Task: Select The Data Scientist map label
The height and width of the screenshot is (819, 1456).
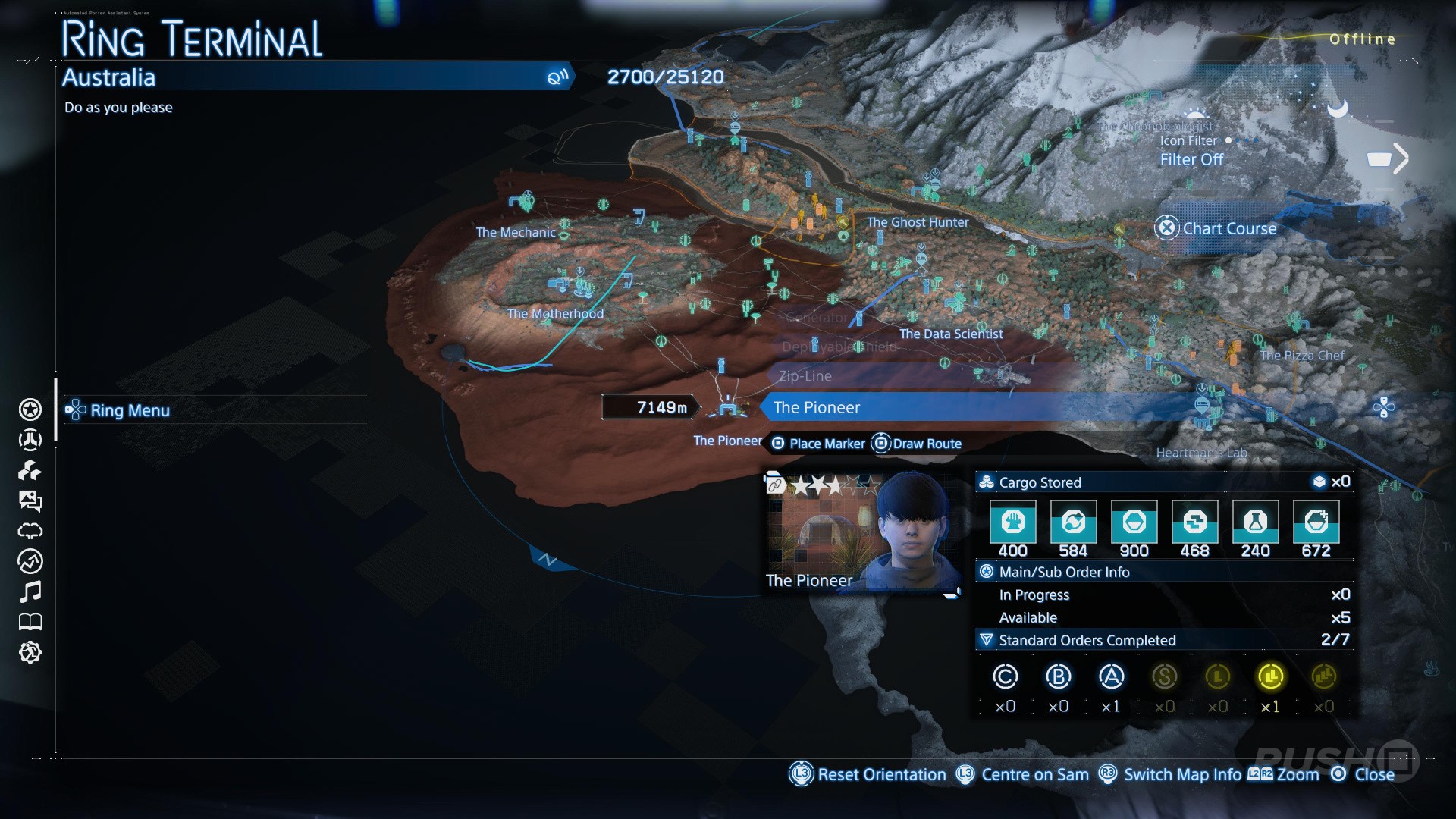Action: (951, 334)
